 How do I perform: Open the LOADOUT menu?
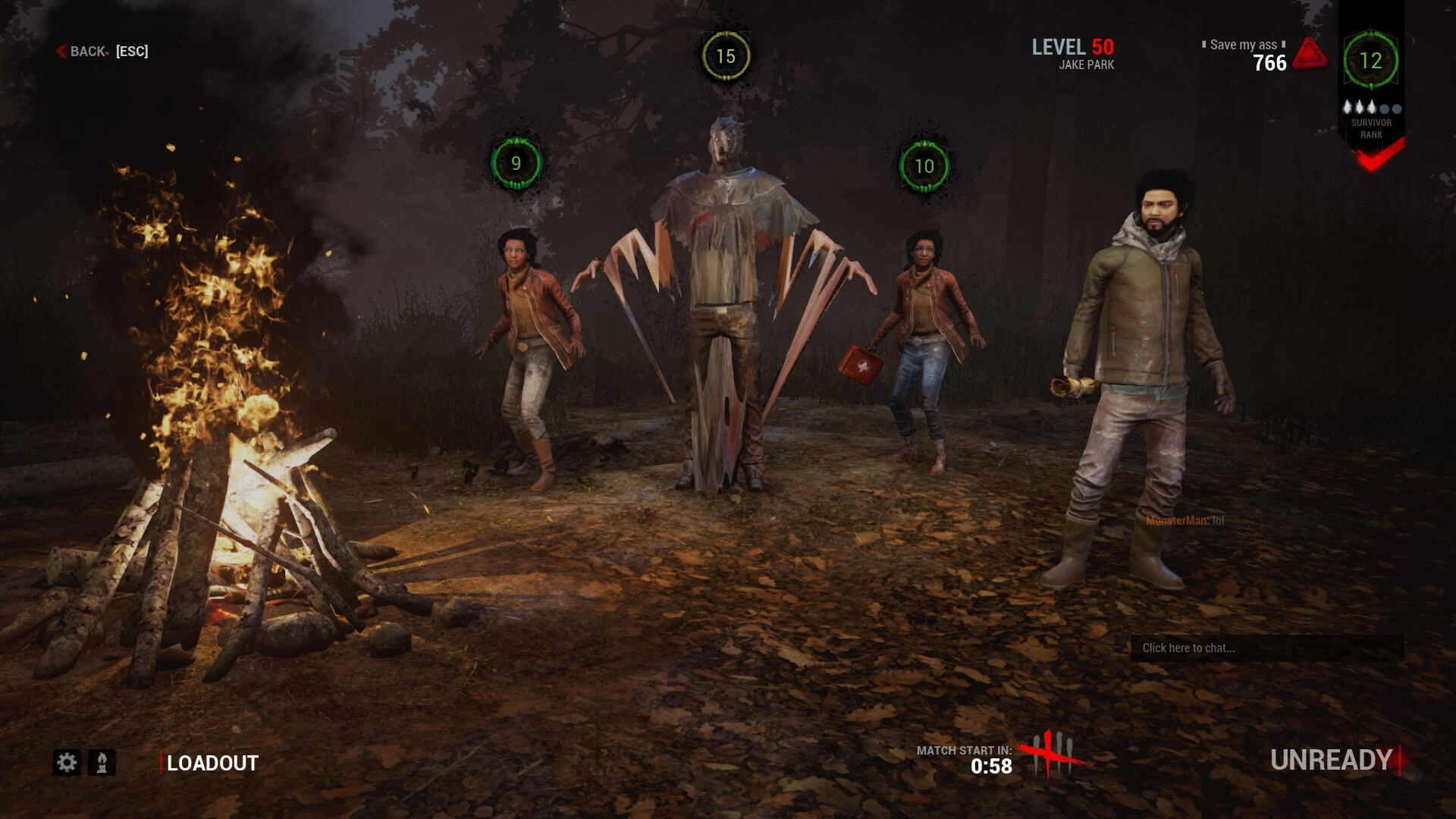click(x=211, y=762)
